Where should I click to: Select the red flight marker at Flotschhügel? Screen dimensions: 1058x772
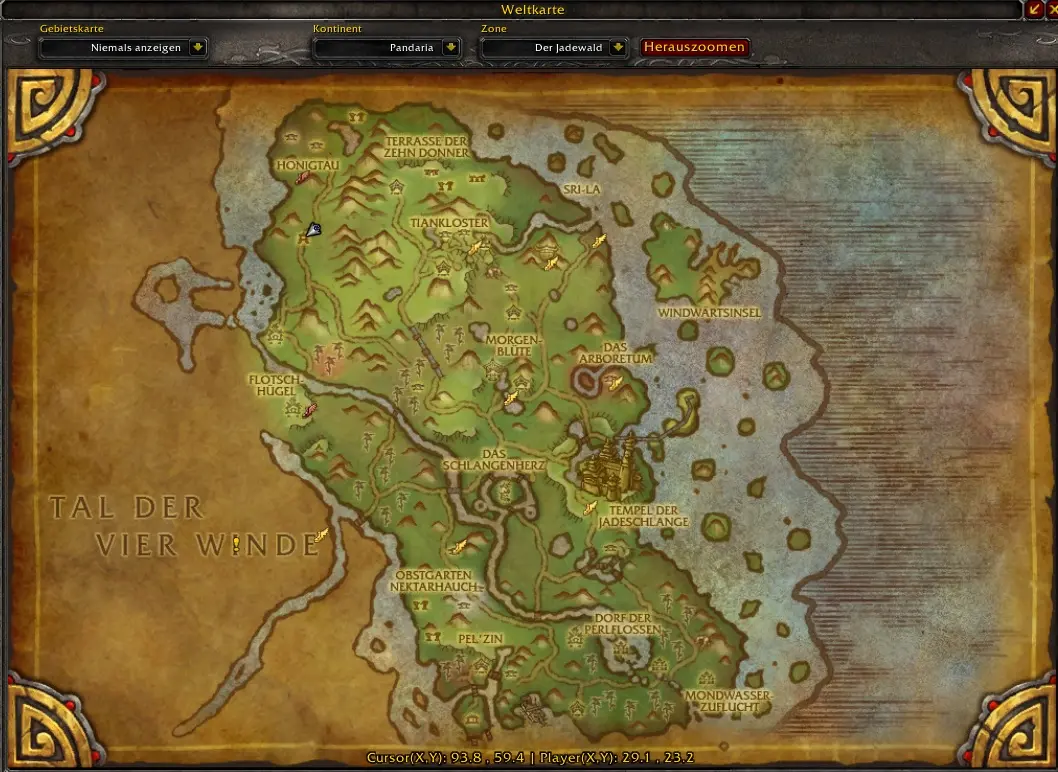coord(311,409)
